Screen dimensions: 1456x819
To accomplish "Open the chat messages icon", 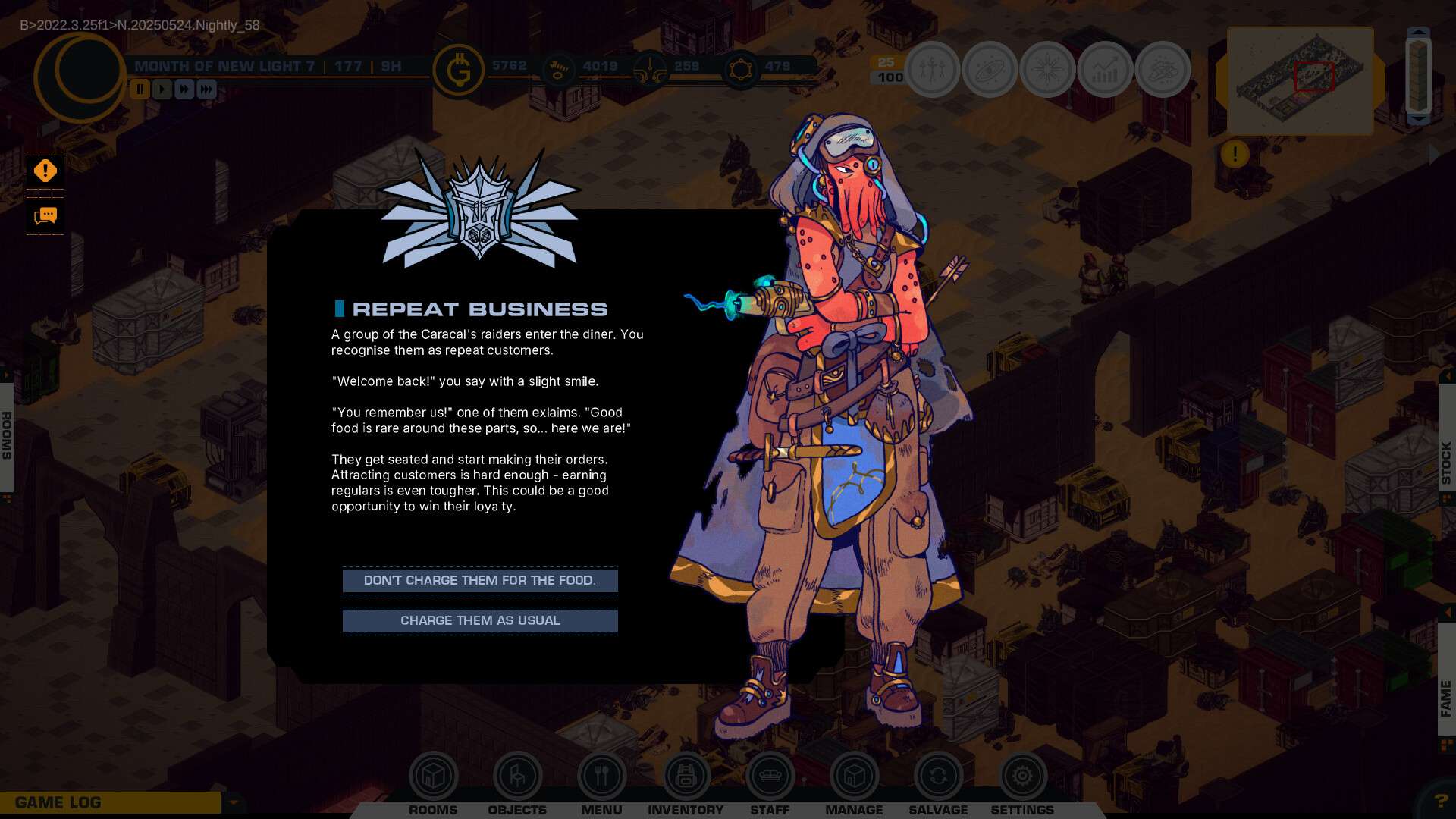I will point(45,217).
